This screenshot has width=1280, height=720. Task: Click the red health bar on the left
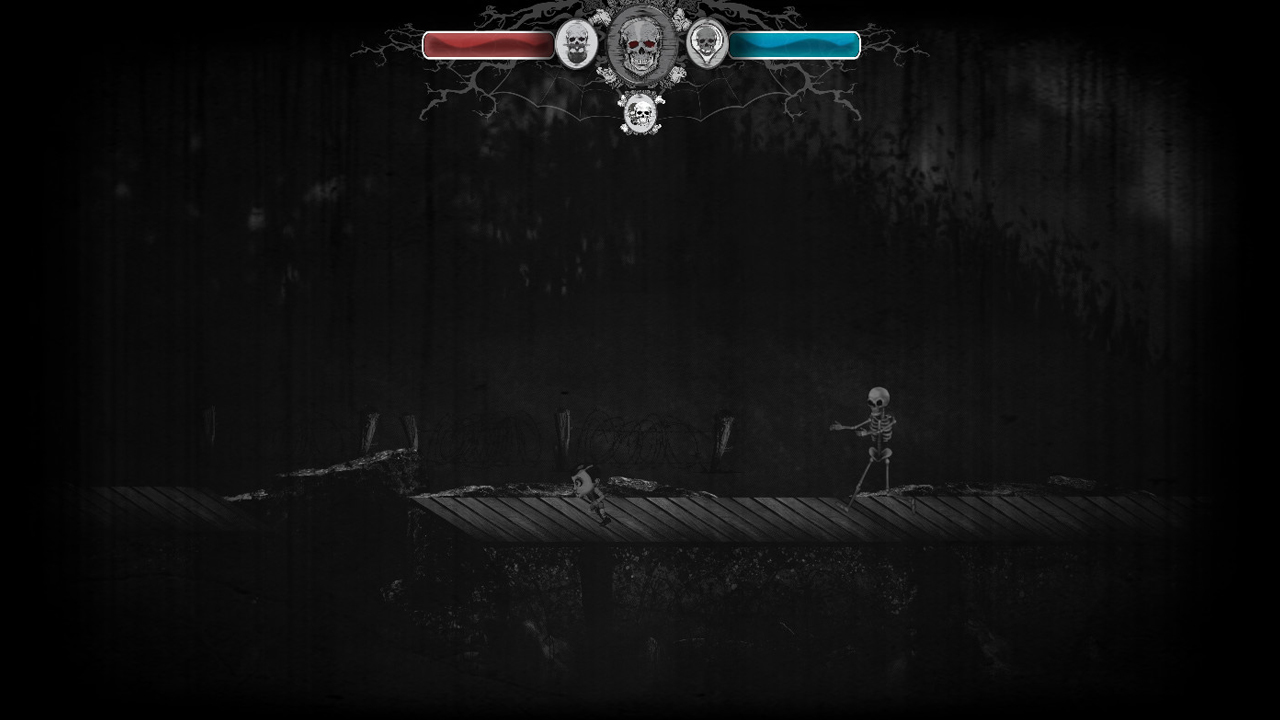point(488,43)
